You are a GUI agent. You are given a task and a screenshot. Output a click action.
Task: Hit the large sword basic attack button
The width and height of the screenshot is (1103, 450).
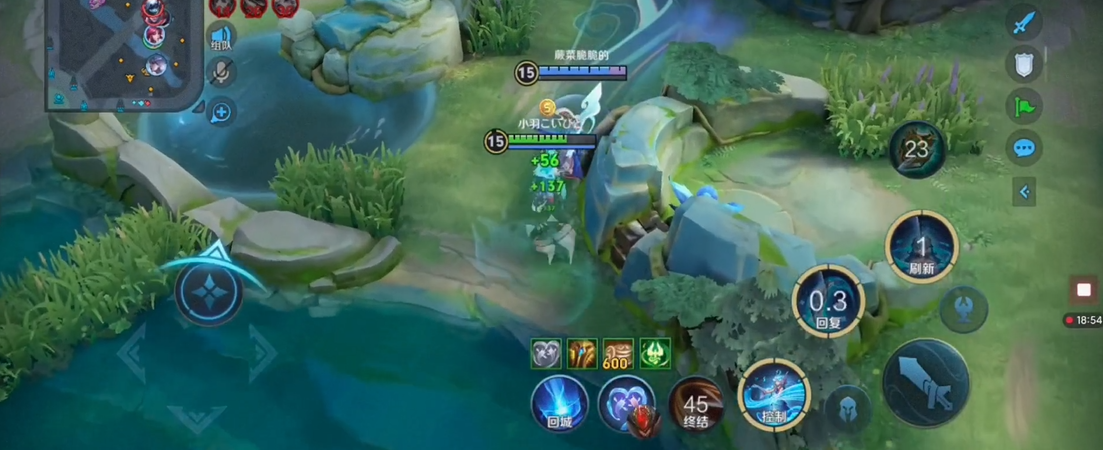click(x=925, y=381)
